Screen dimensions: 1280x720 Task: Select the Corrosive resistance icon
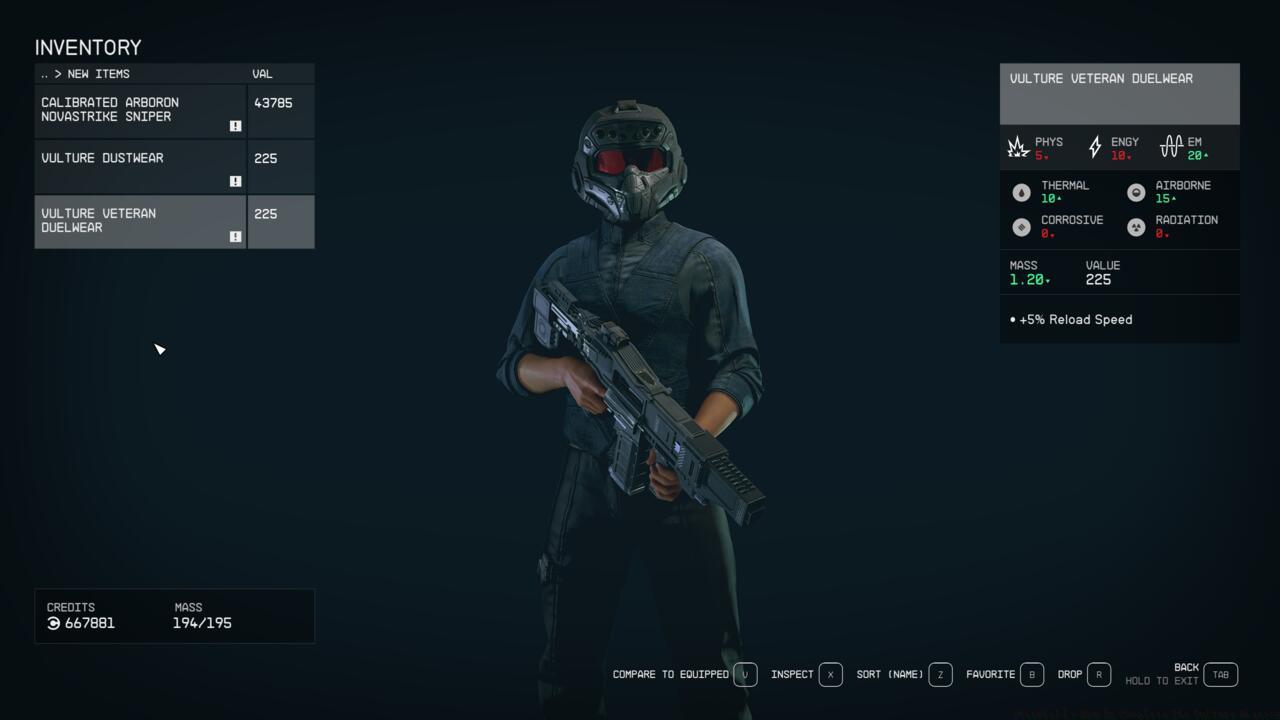1022,227
